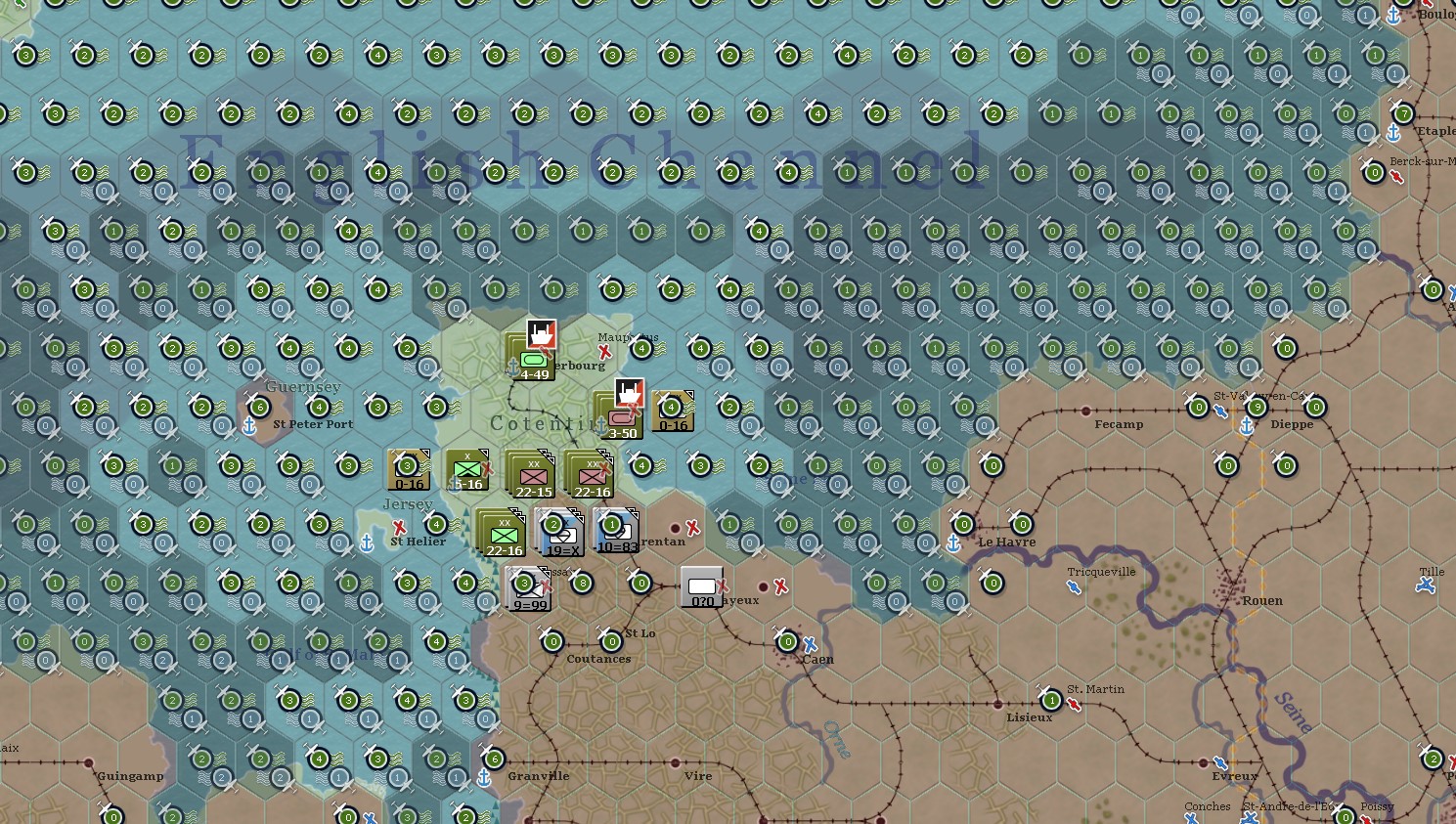This screenshot has height=824, width=1456.
Task: Select the pink 22-15 division counter
Action: 533,476
